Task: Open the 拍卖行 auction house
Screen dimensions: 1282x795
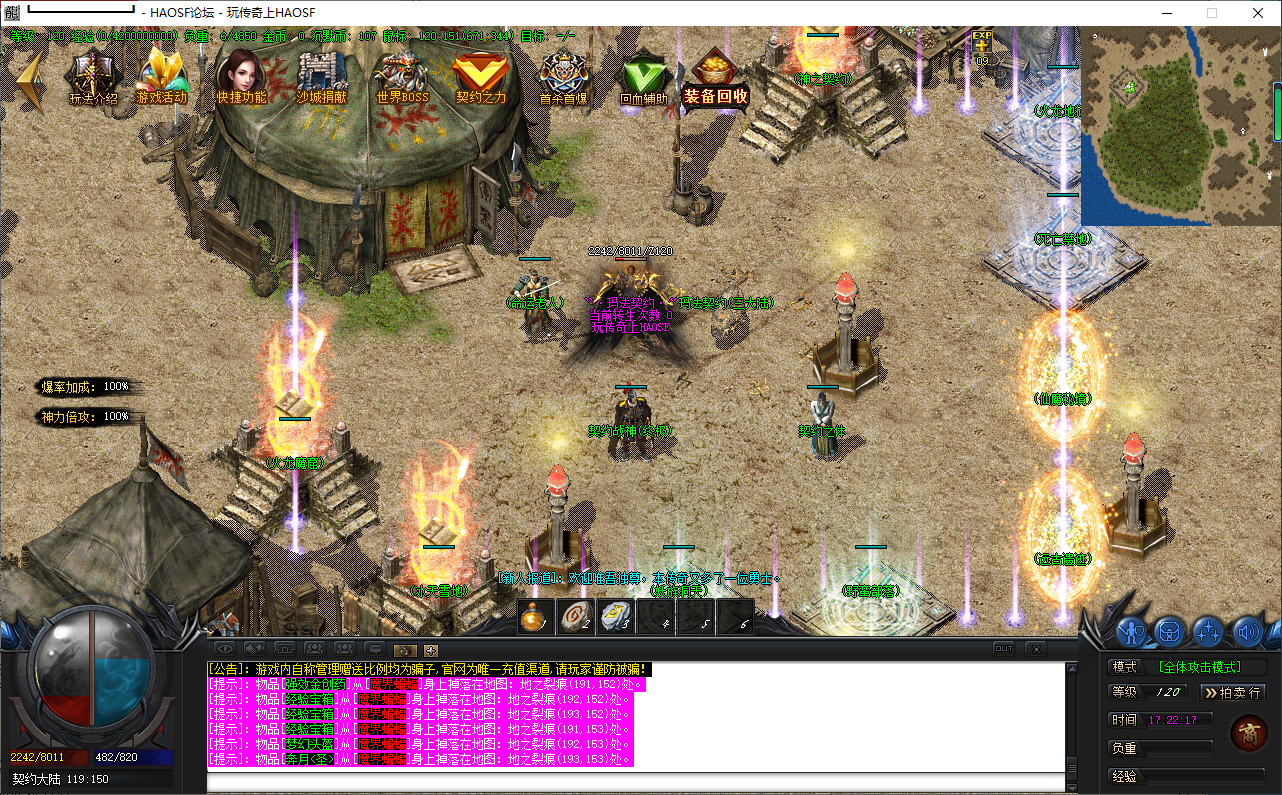Action: pyautogui.click(x=1233, y=692)
